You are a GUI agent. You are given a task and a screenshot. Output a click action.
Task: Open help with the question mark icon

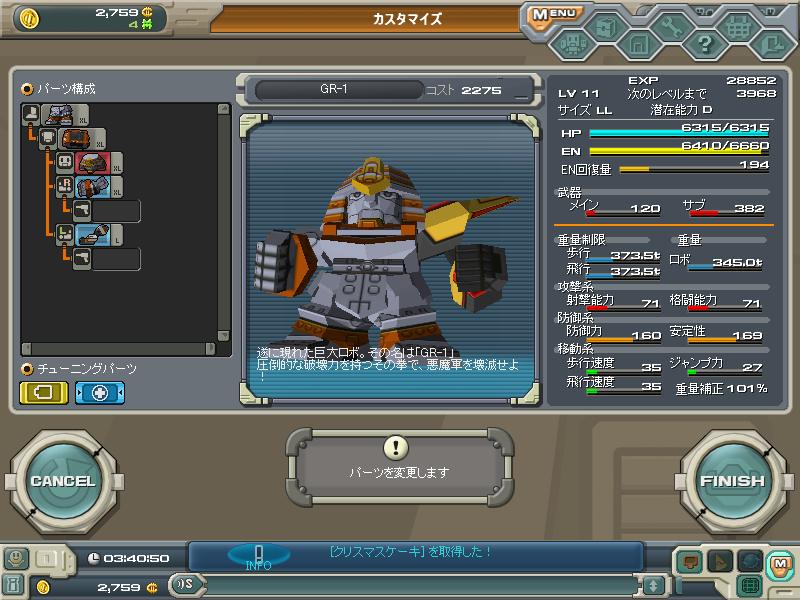pos(704,44)
